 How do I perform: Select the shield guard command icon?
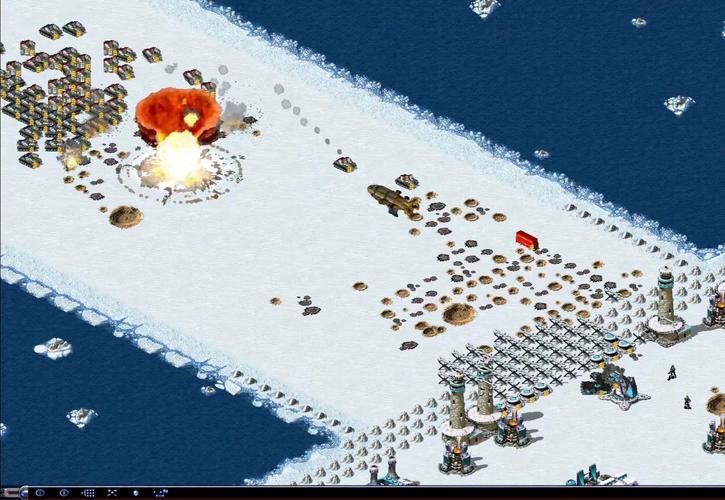(135, 493)
